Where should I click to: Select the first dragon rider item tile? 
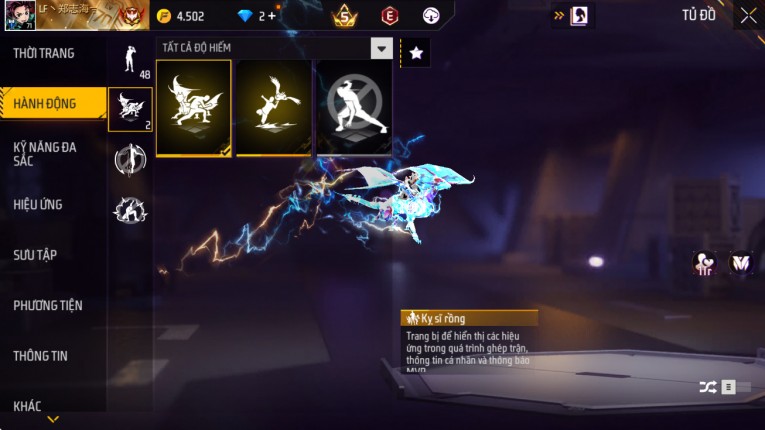click(194, 108)
